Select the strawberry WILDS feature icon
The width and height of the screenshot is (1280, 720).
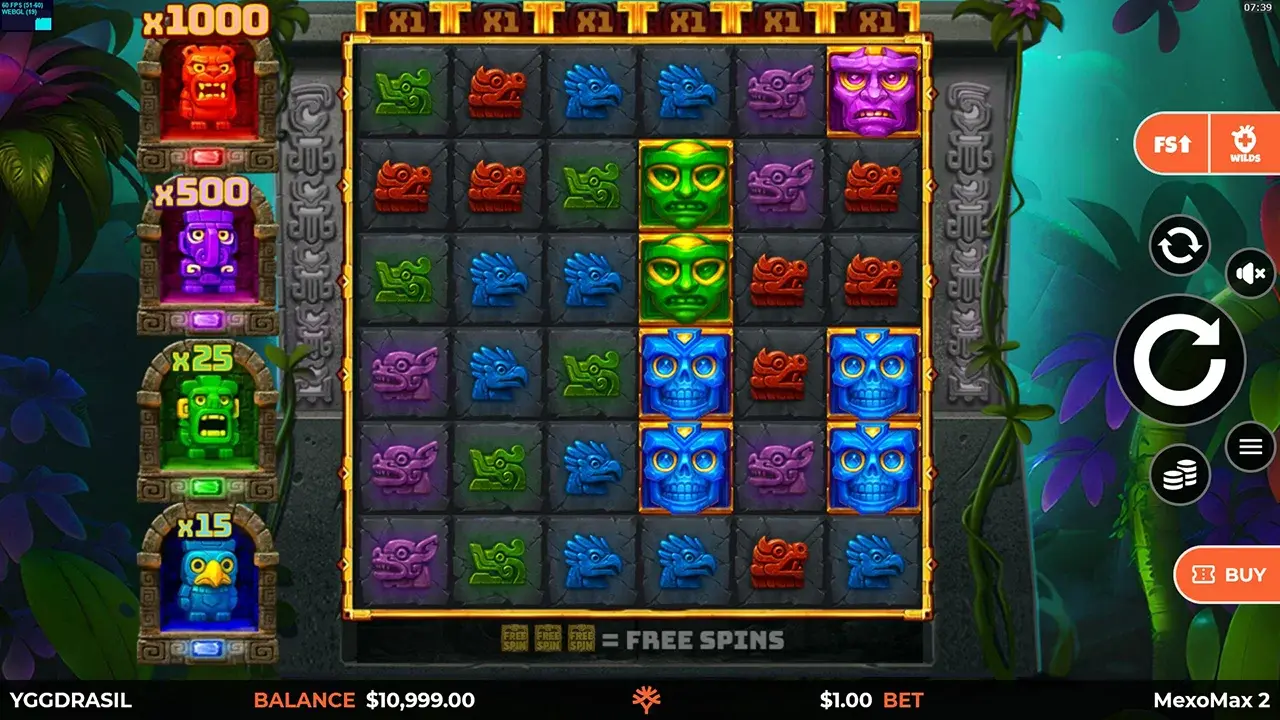coord(1245,143)
